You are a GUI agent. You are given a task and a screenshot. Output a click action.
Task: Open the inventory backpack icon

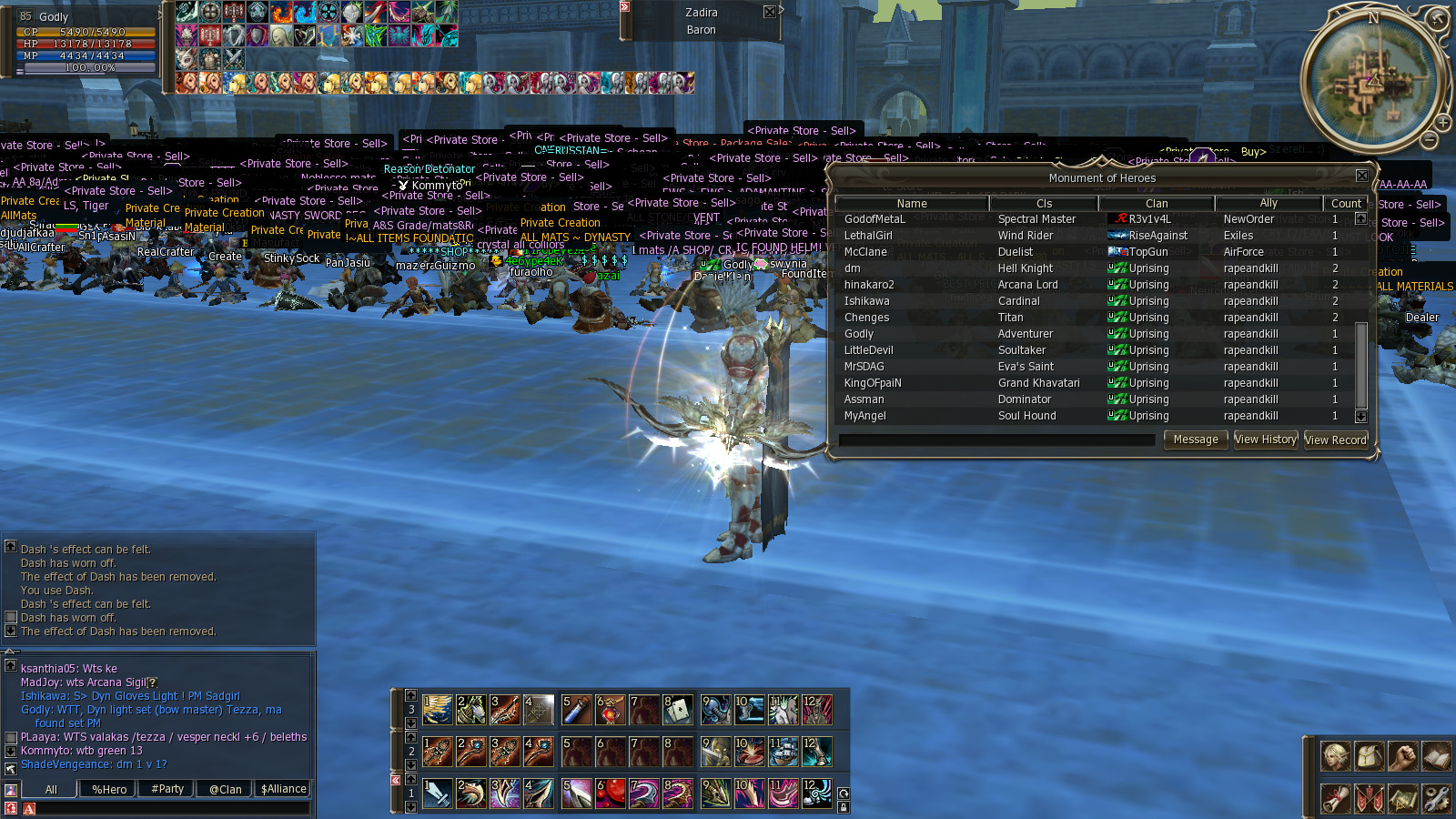coord(1369,756)
